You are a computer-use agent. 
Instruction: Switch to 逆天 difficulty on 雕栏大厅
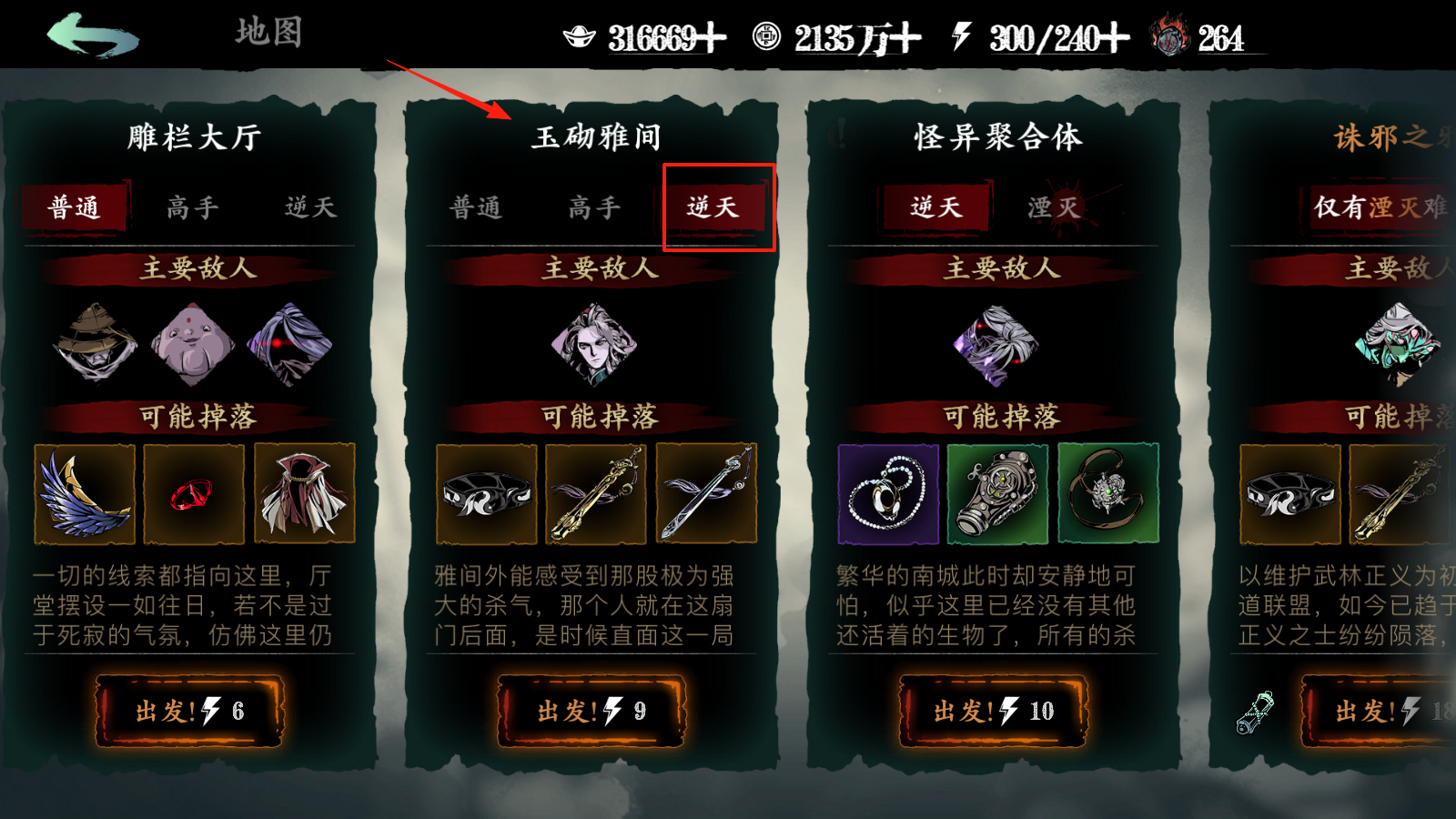coord(308,207)
